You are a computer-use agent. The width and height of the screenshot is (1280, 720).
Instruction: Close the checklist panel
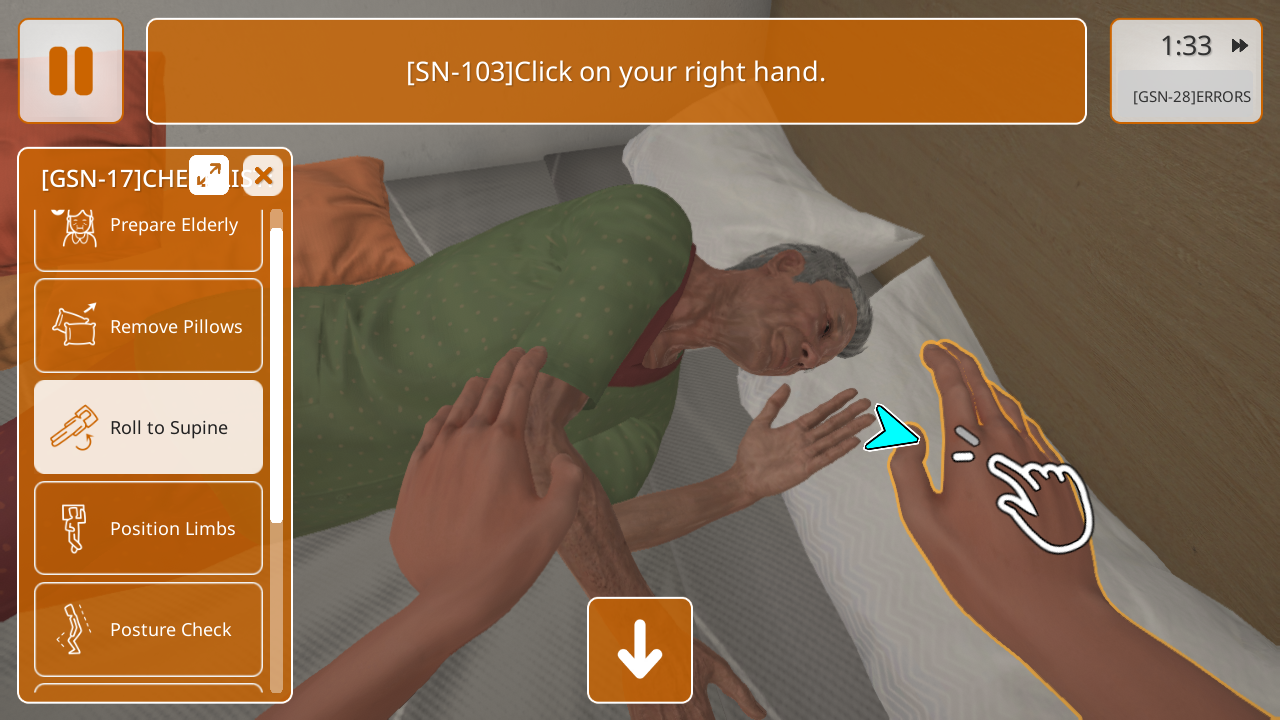pyautogui.click(x=263, y=176)
